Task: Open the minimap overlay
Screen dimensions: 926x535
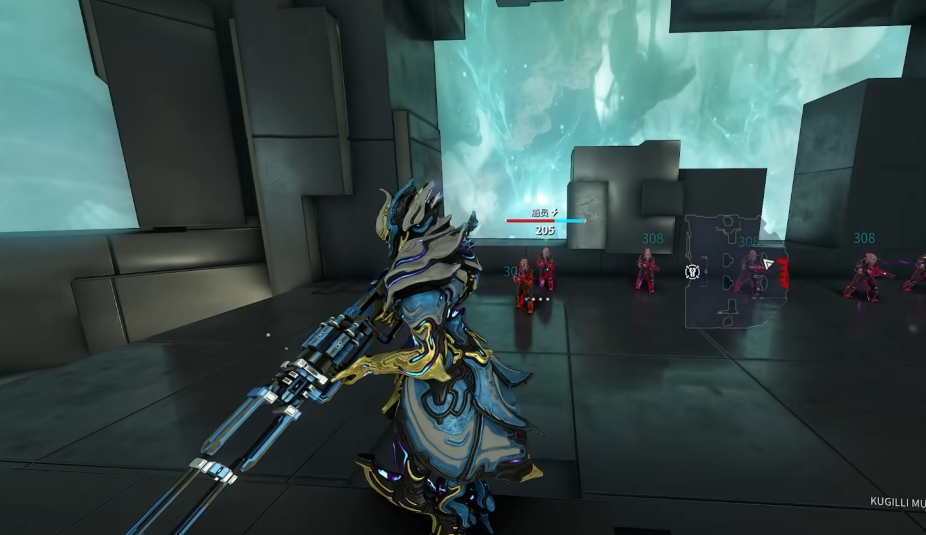Action: click(x=735, y=270)
